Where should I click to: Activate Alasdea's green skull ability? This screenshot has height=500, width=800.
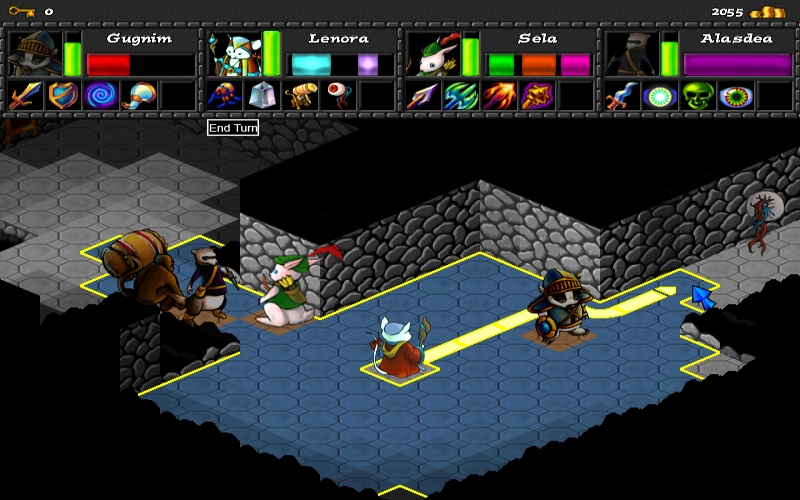[696, 96]
